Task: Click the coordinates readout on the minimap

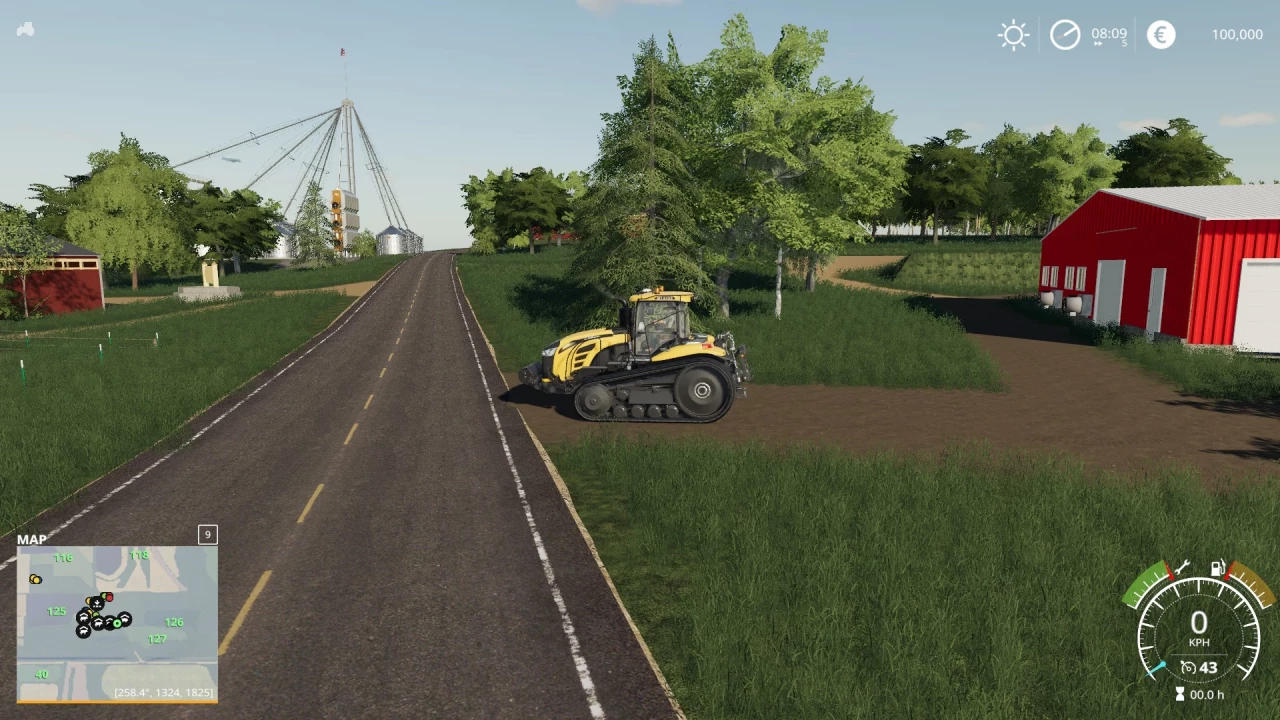Action: pos(162,692)
